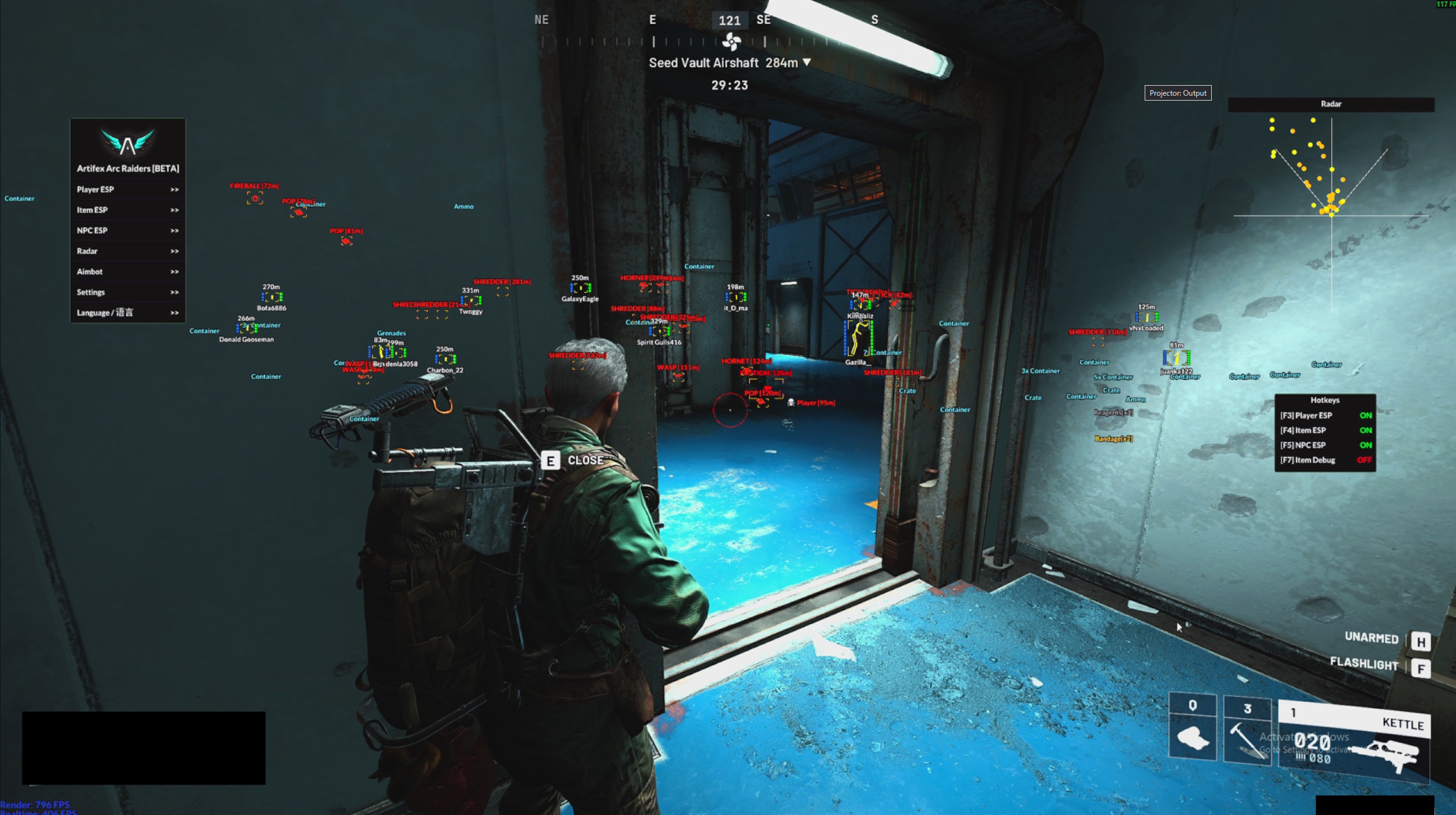This screenshot has width=1456, height=815.
Task: Open the Language / 语言 submenu
Action: (x=127, y=312)
